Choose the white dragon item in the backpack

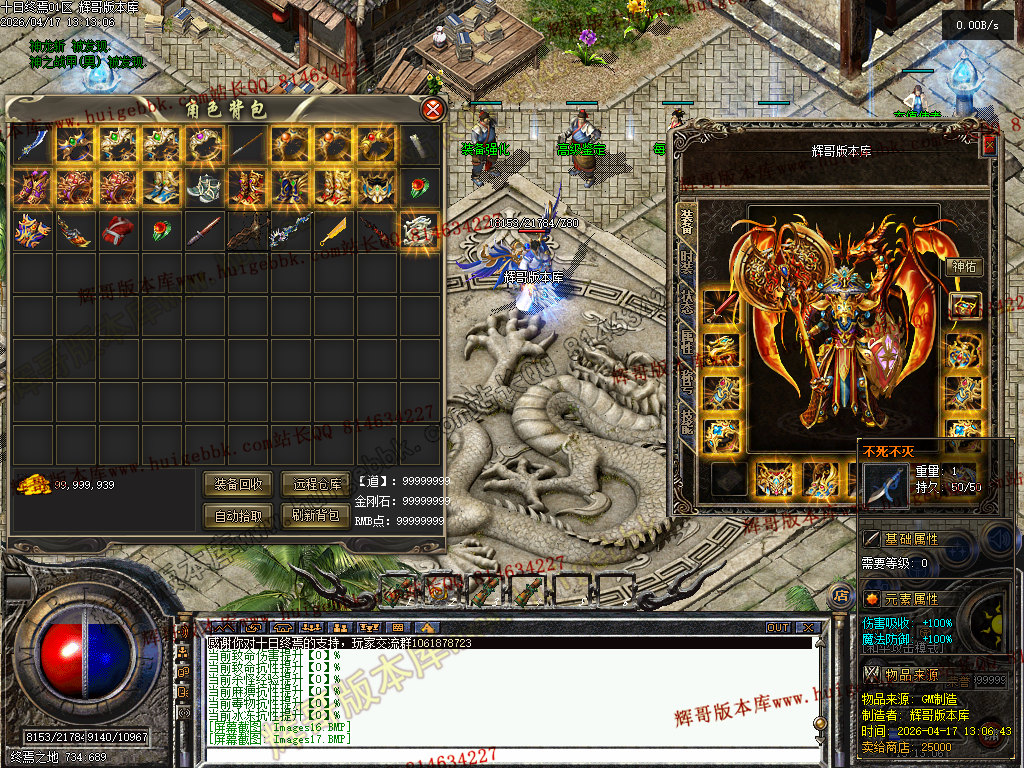pyautogui.click(x=420, y=232)
